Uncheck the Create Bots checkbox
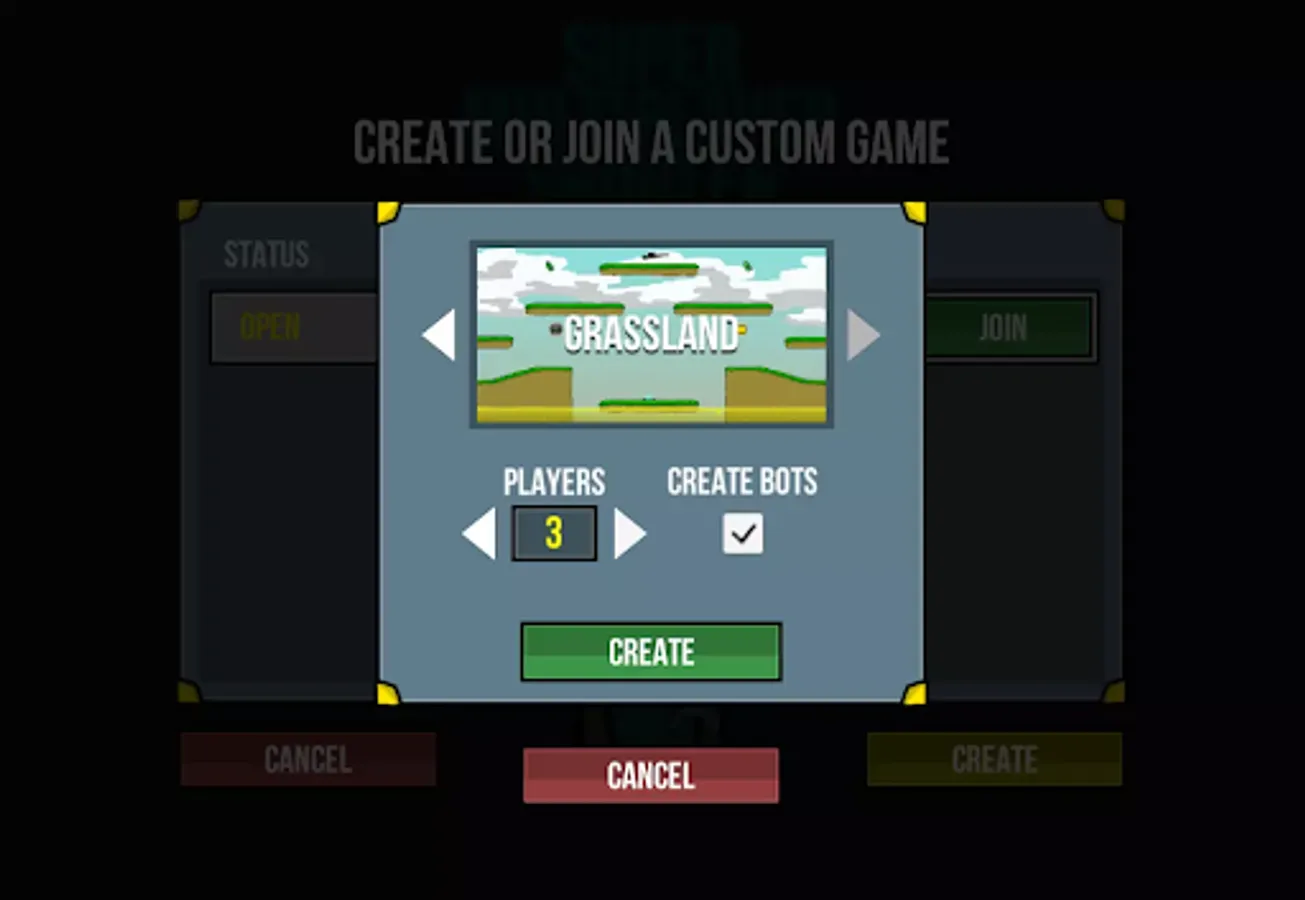Viewport: 1305px width, 900px height. click(x=741, y=533)
